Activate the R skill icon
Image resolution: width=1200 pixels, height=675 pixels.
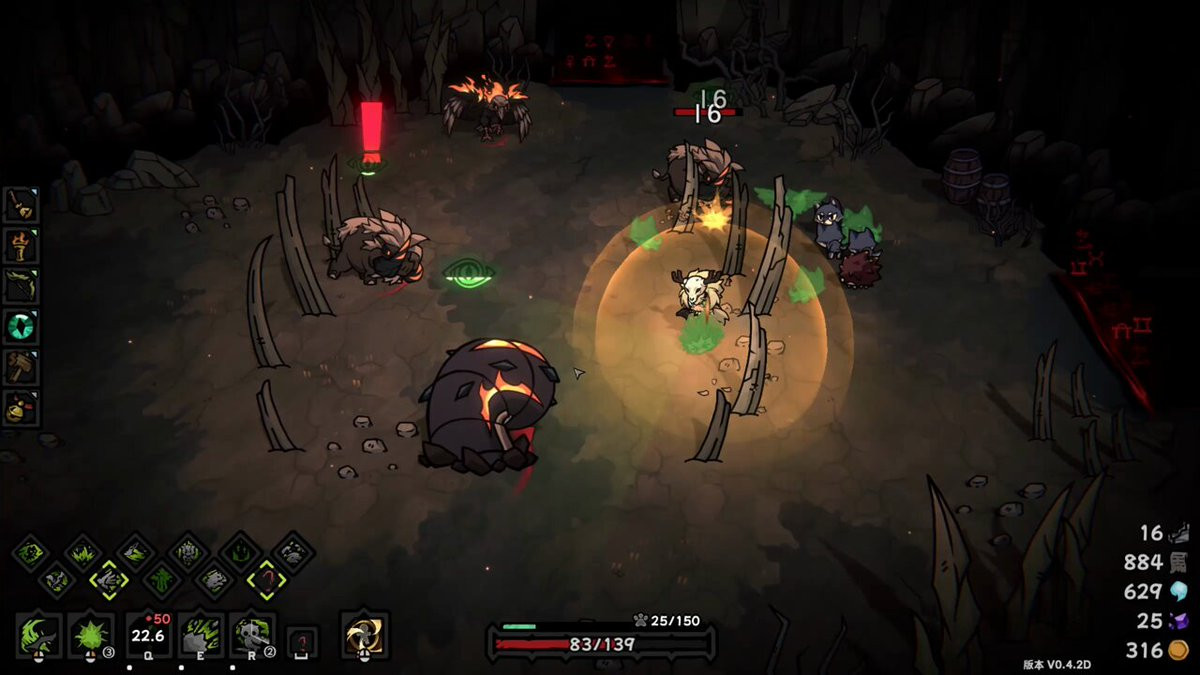(x=254, y=634)
